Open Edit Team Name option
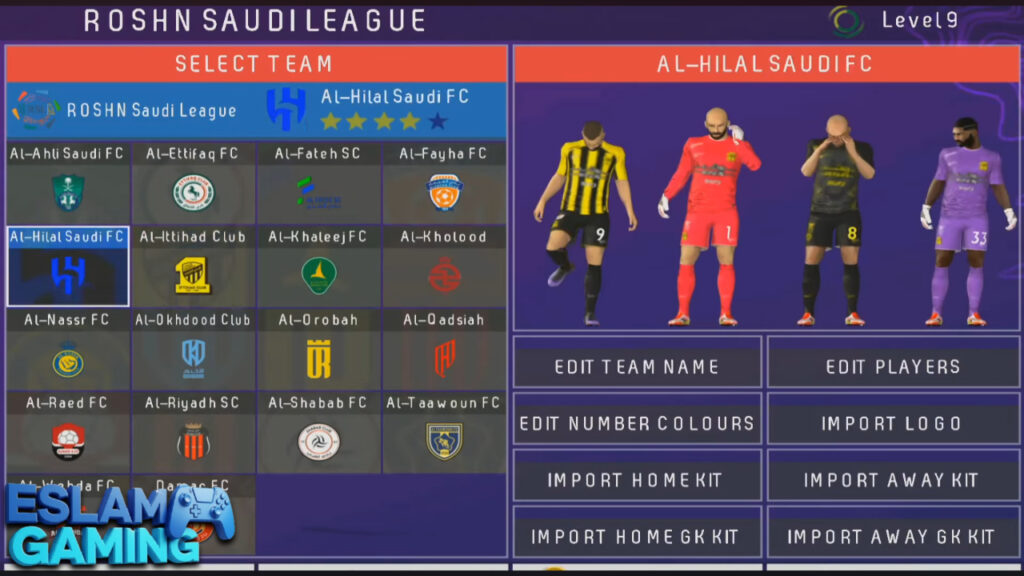 637,366
